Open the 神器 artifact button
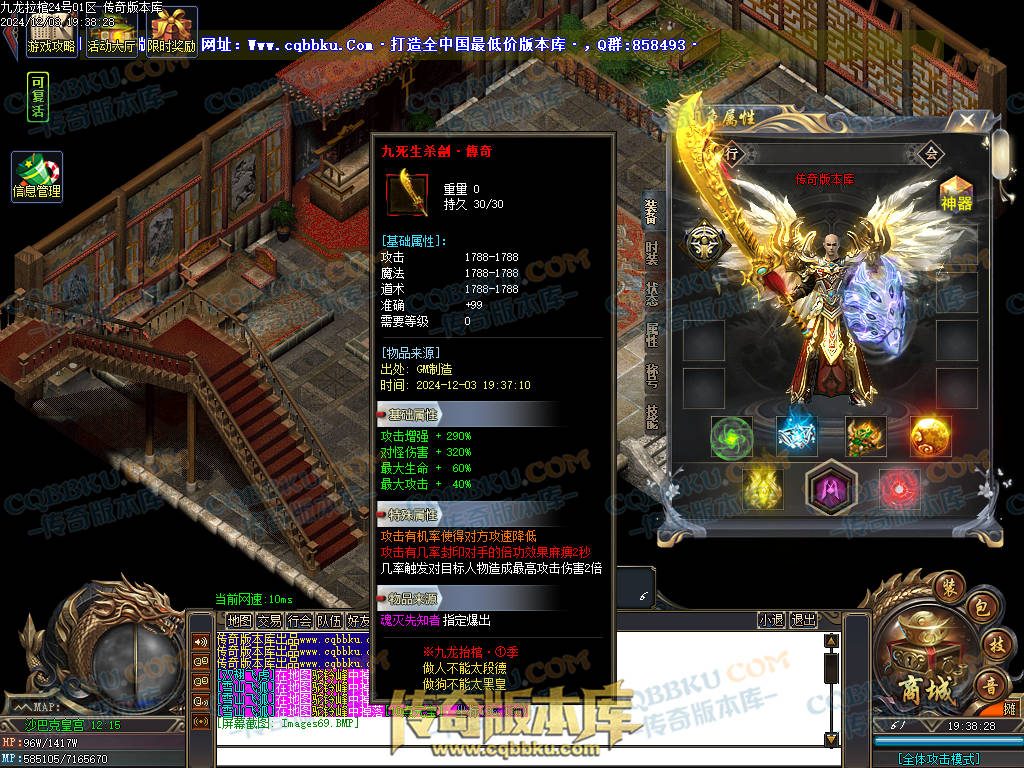This screenshot has width=1024, height=768. pyautogui.click(x=957, y=193)
